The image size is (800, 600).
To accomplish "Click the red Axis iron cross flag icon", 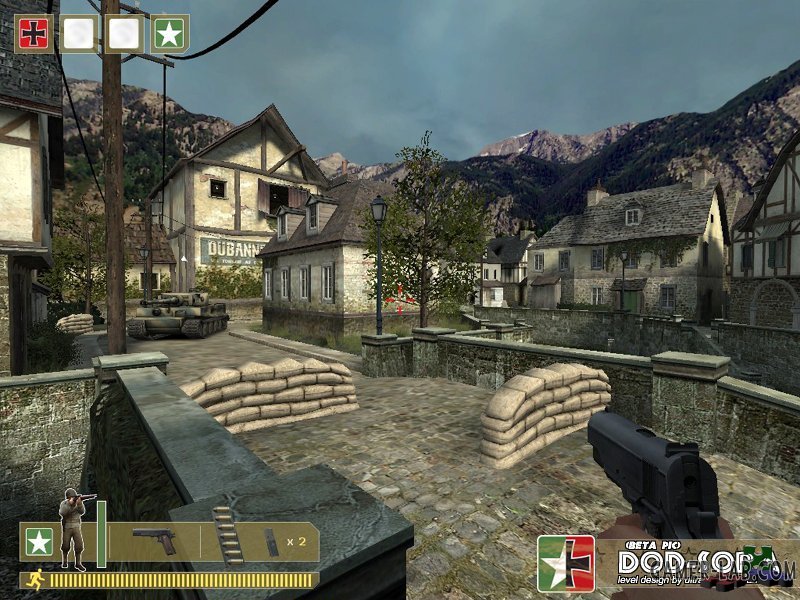I will (x=34, y=33).
